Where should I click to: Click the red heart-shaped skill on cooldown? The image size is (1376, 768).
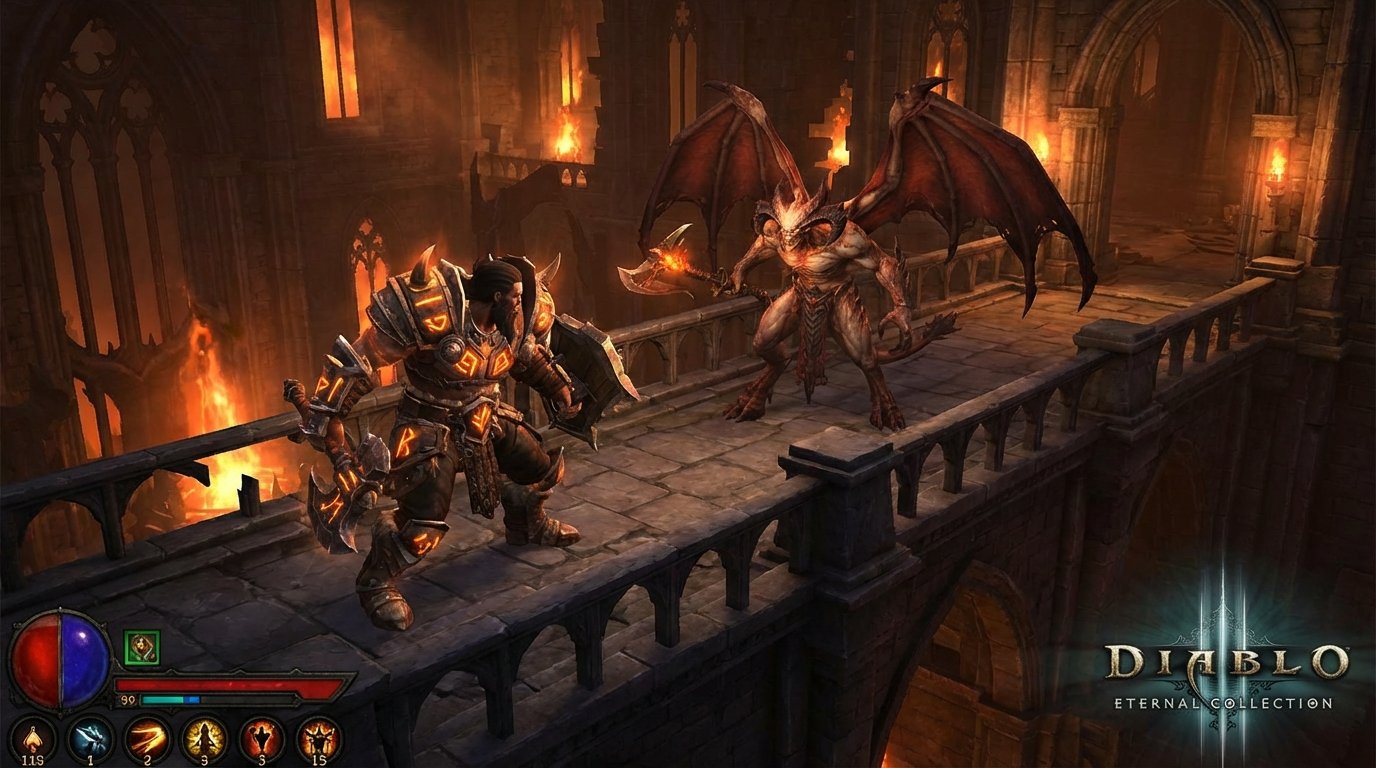pos(260,738)
